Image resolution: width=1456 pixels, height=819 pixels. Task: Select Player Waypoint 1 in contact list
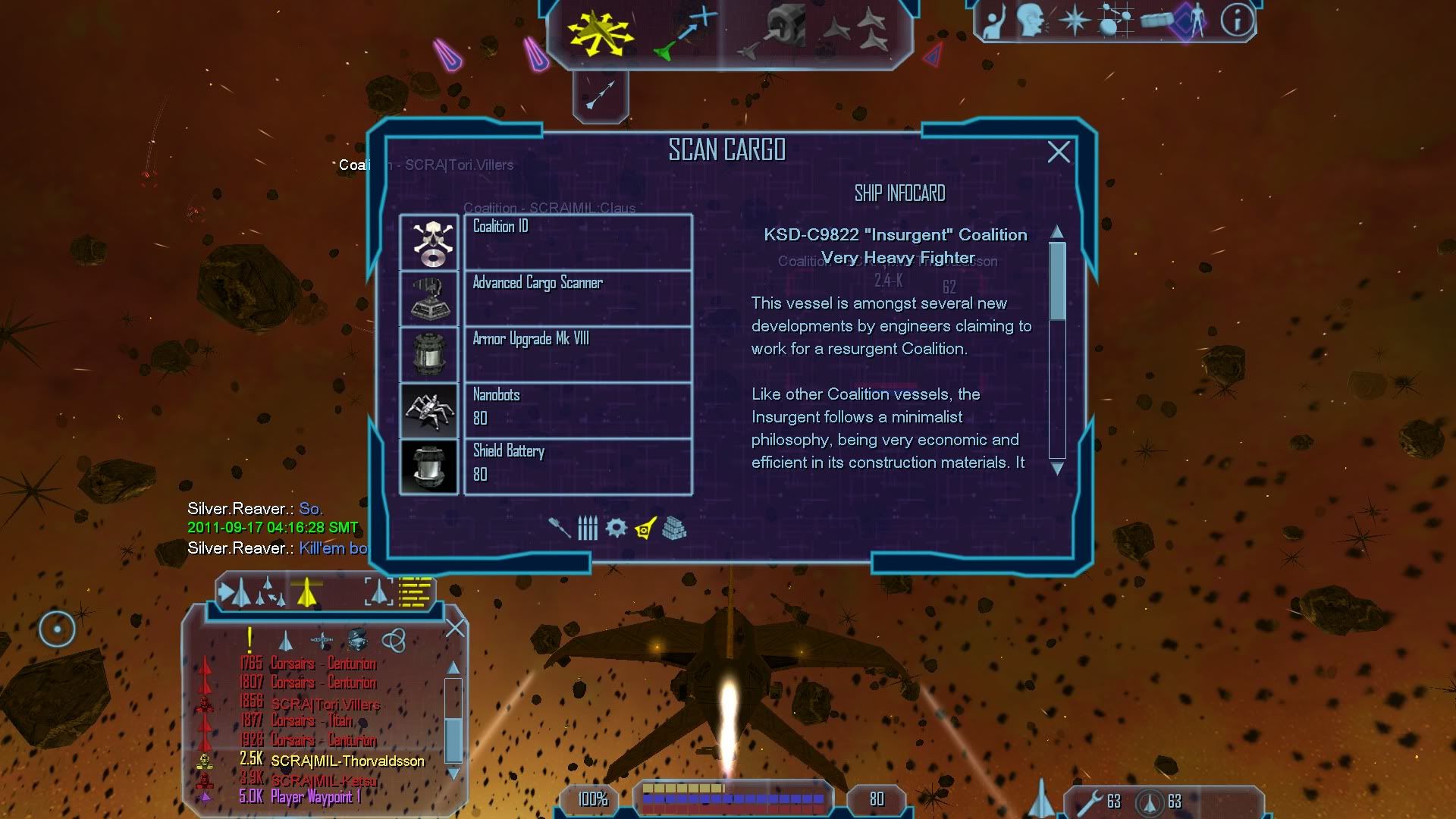point(315,797)
